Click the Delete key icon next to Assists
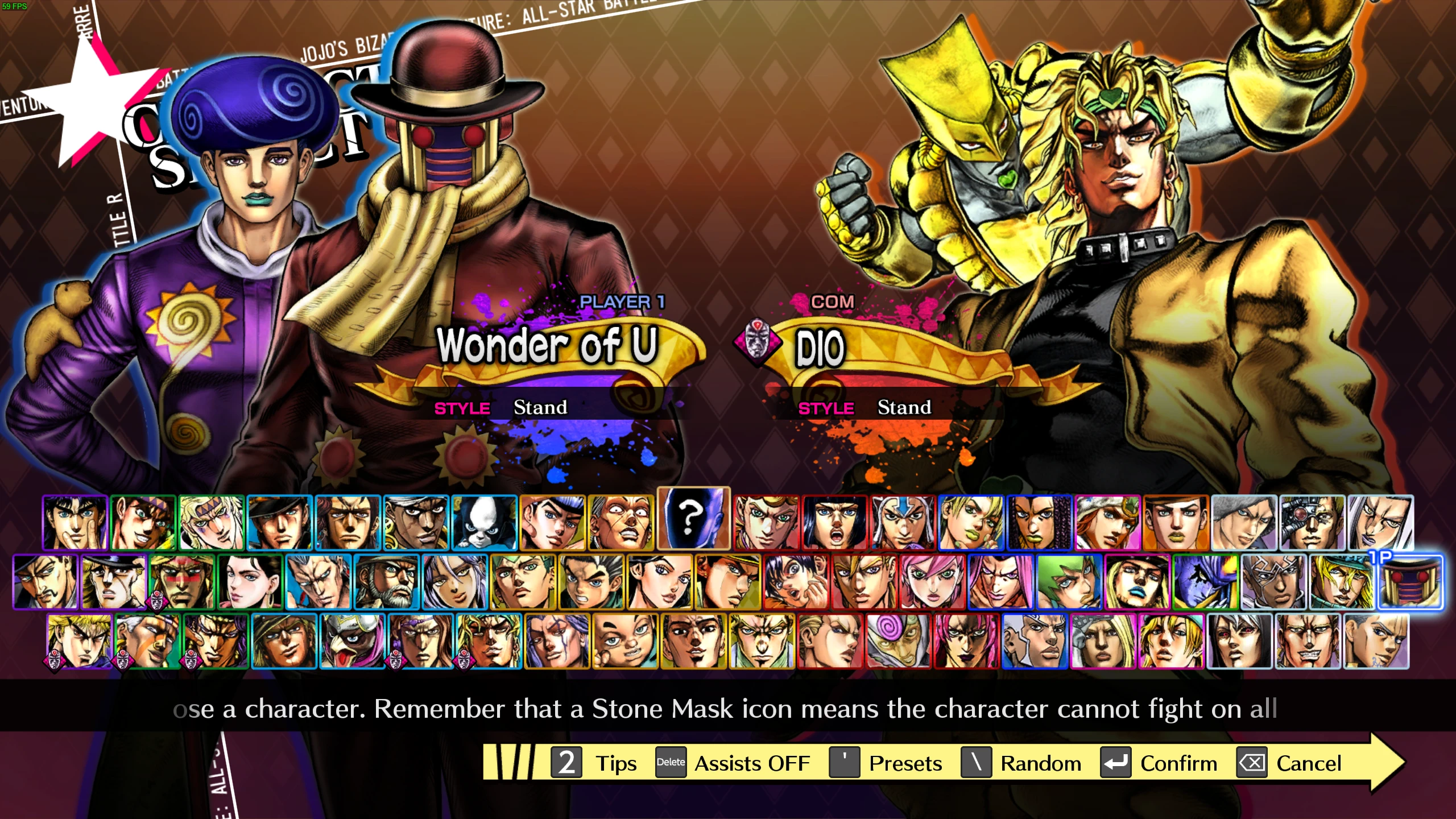 coord(670,763)
